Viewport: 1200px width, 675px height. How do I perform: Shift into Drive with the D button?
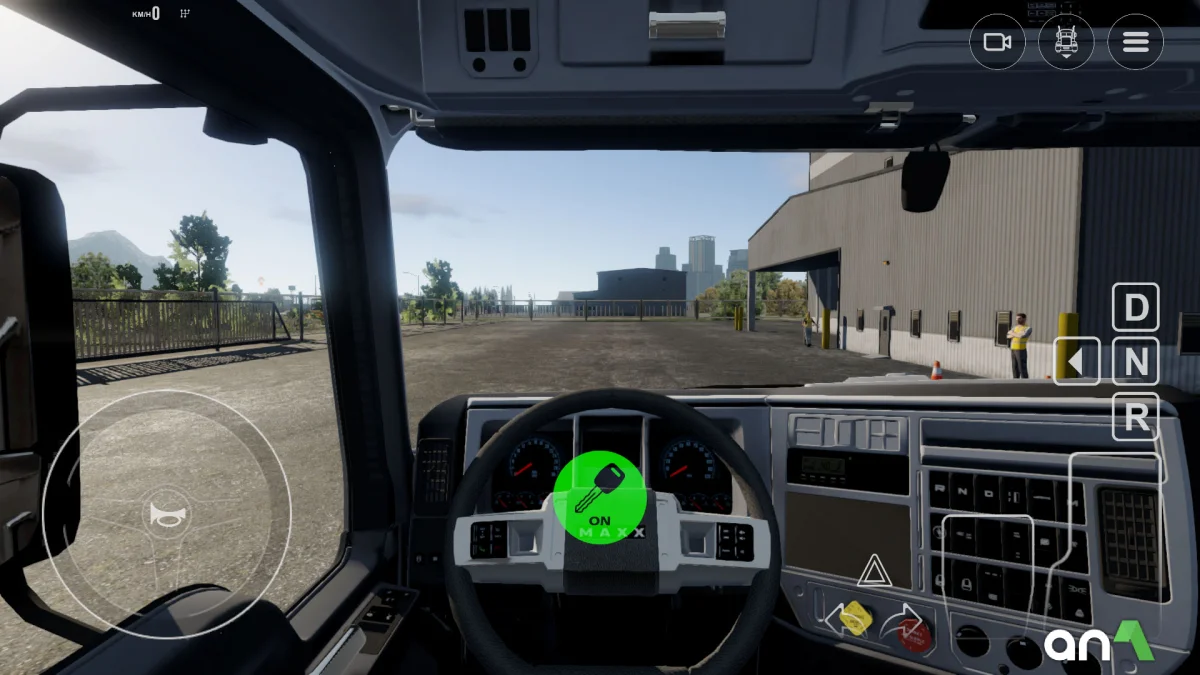click(1136, 307)
